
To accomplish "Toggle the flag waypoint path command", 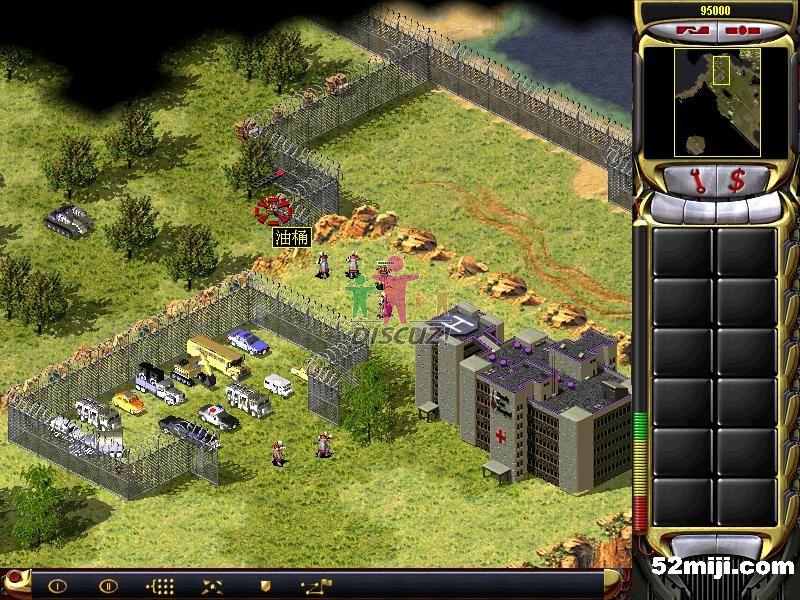I will [x=317, y=585].
